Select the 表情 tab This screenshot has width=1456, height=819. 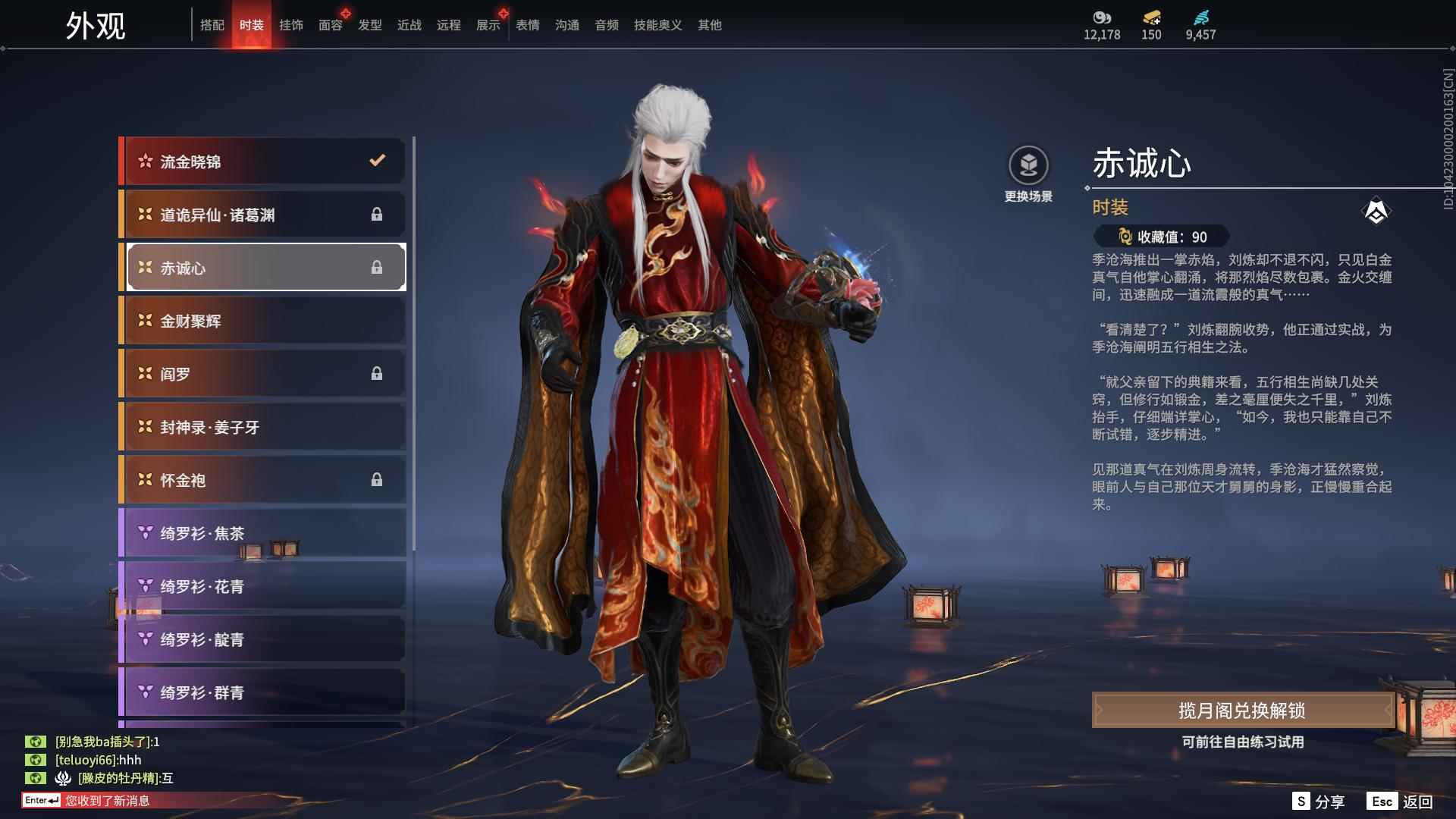(526, 25)
